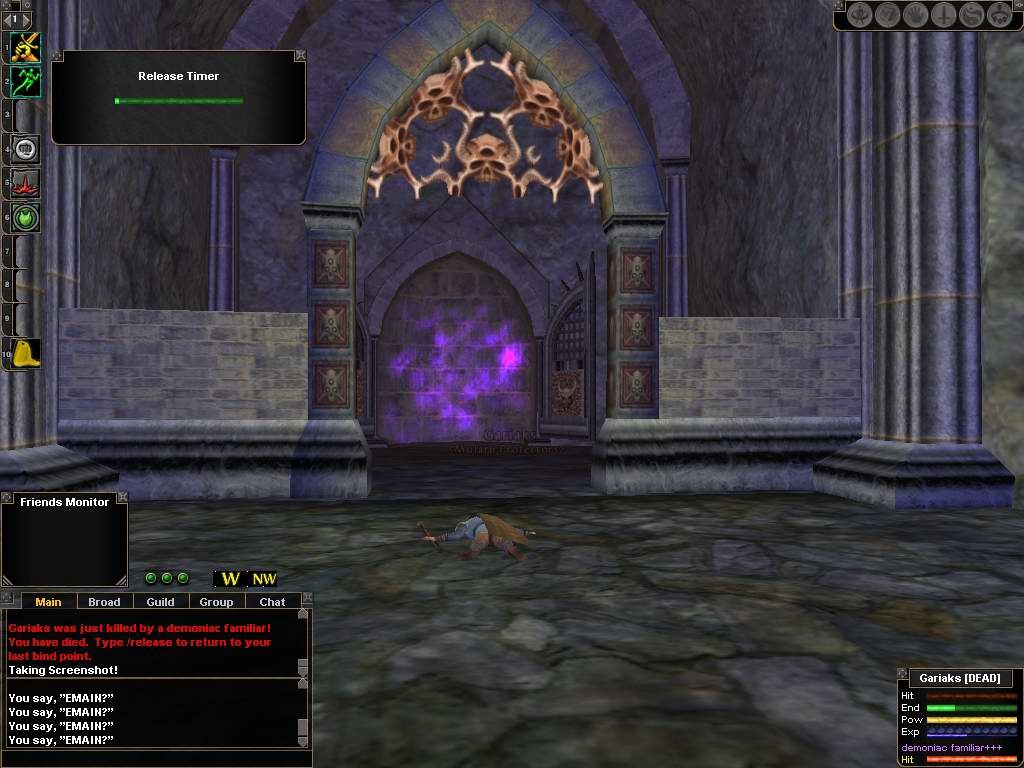The height and width of the screenshot is (768, 1024).
Task: Close the Friends Monitor panel
Action: [122, 497]
